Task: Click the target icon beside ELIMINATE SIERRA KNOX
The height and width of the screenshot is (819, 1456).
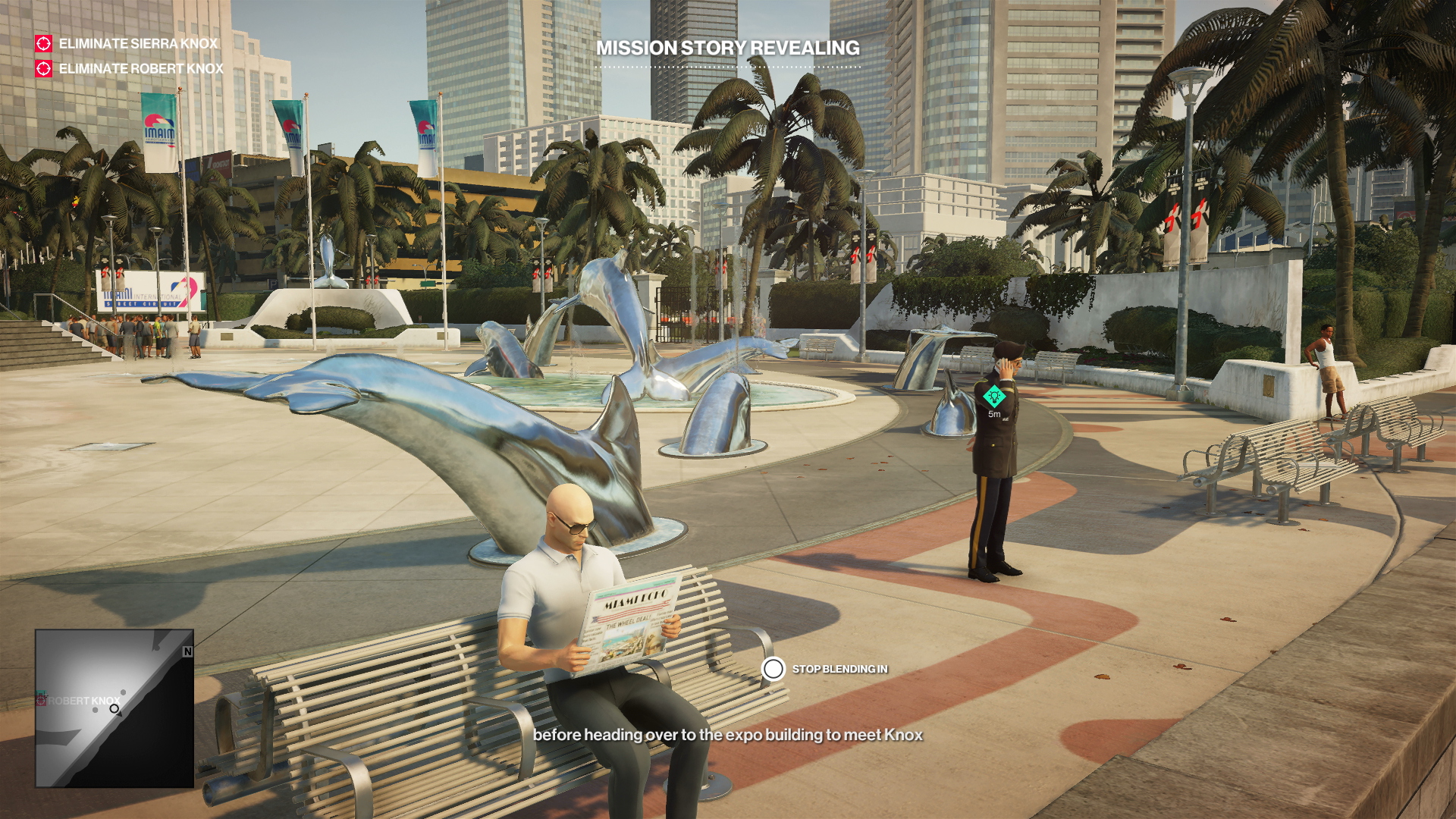Action: [x=44, y=44]
